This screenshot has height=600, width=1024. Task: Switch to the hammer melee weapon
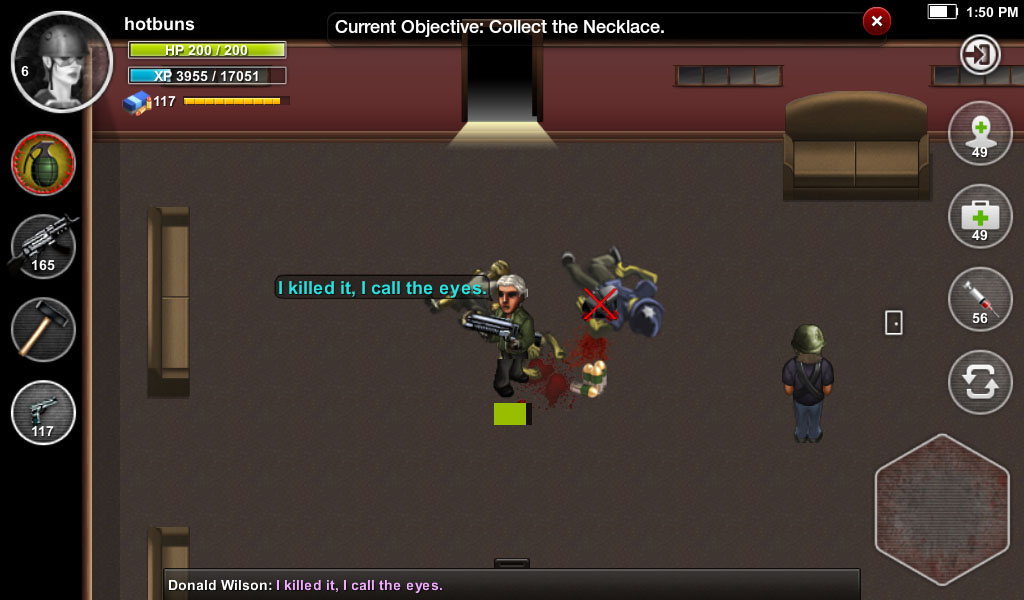coord(43,330)
